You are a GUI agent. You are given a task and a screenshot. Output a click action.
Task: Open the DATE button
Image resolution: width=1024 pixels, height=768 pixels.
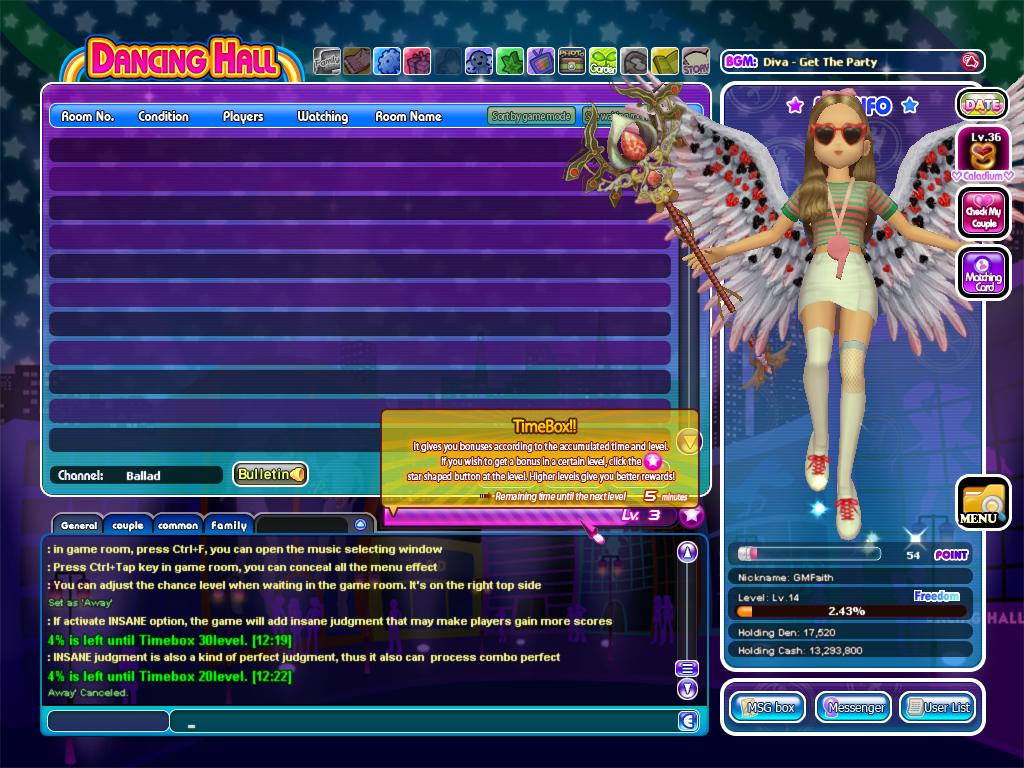(x=982, y=104)
